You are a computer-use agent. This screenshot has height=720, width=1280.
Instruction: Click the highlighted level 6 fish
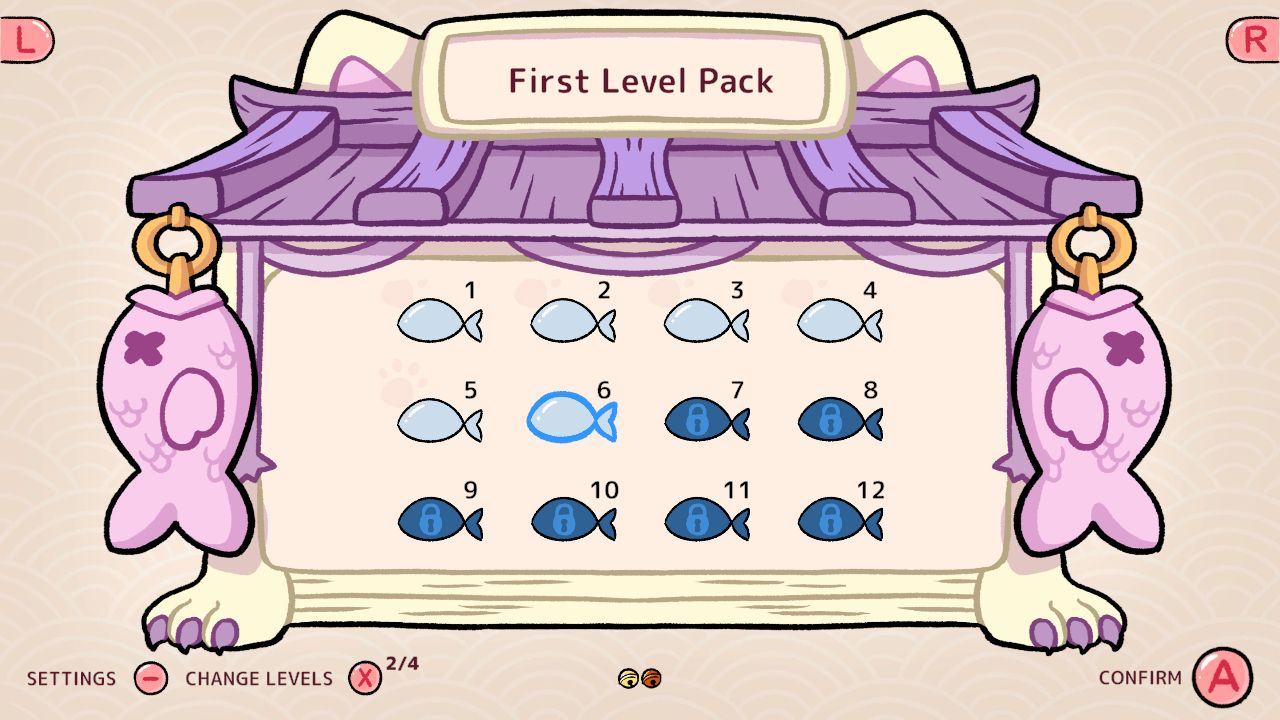coord(571,420)
